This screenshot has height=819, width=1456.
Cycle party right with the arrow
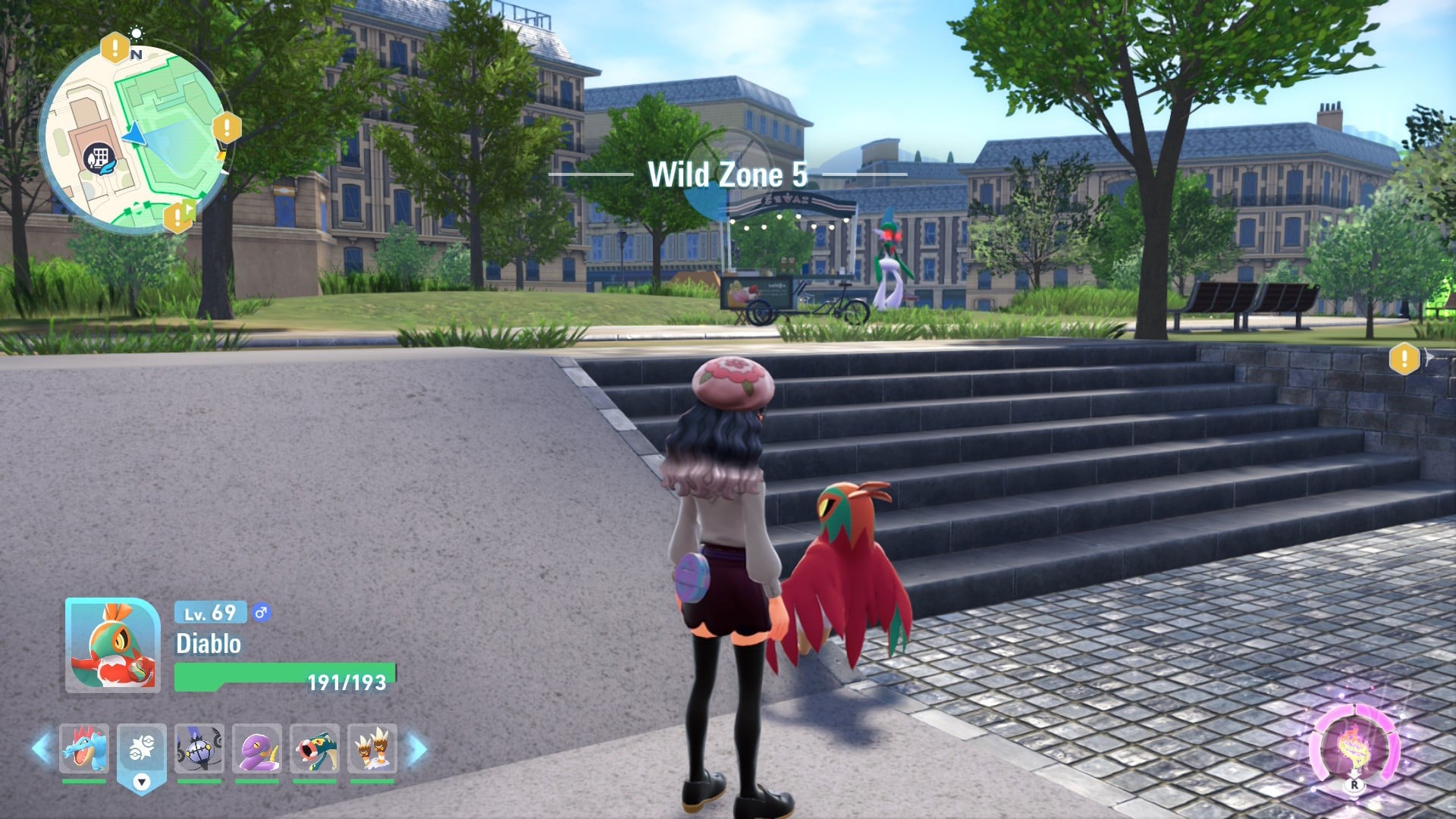416,748
